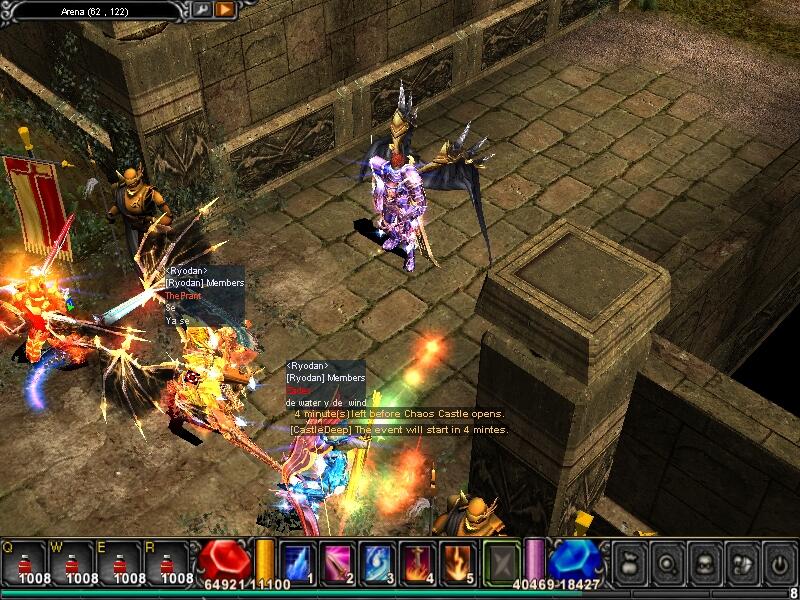Viewport: 800px width, 600px height.
Task: Use the red potion in slot W
Action: (x=73, y=561)
